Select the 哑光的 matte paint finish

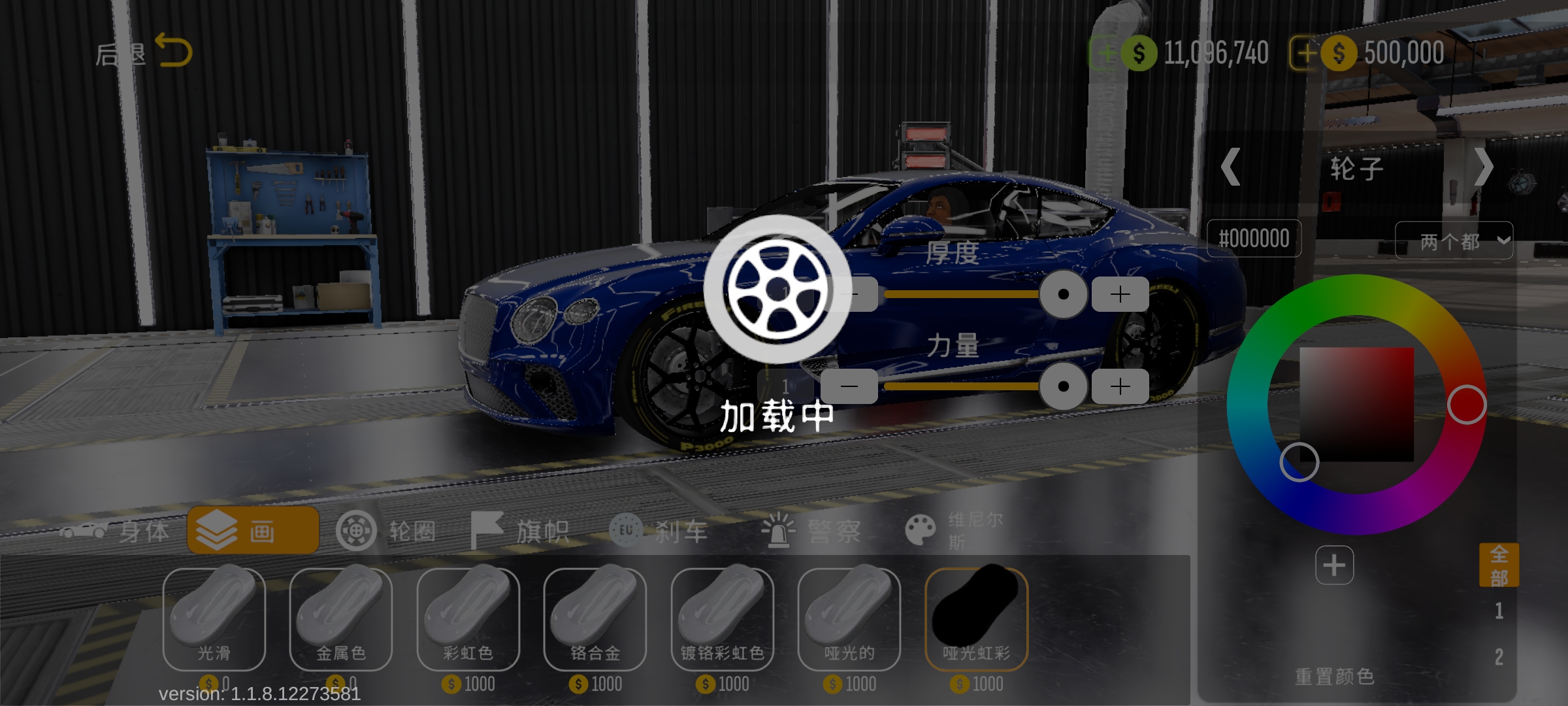click(x=849, y=618)
